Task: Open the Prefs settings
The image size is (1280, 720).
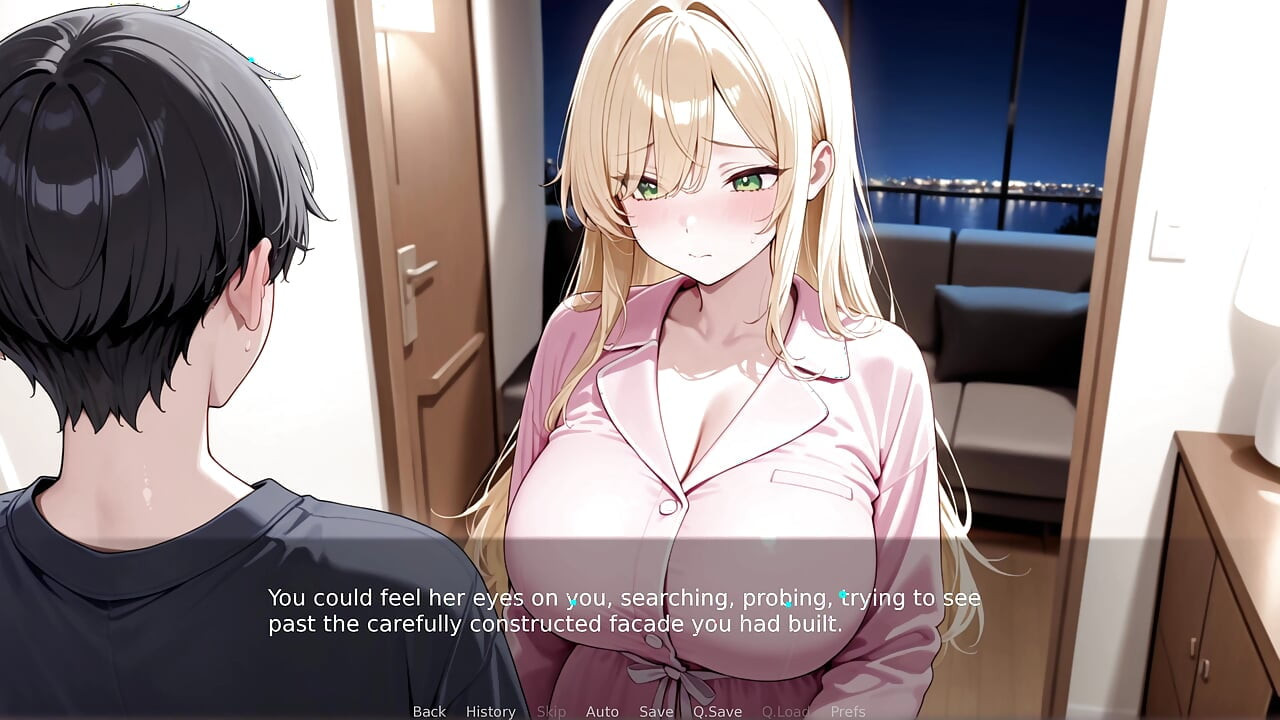Action: 848,711
